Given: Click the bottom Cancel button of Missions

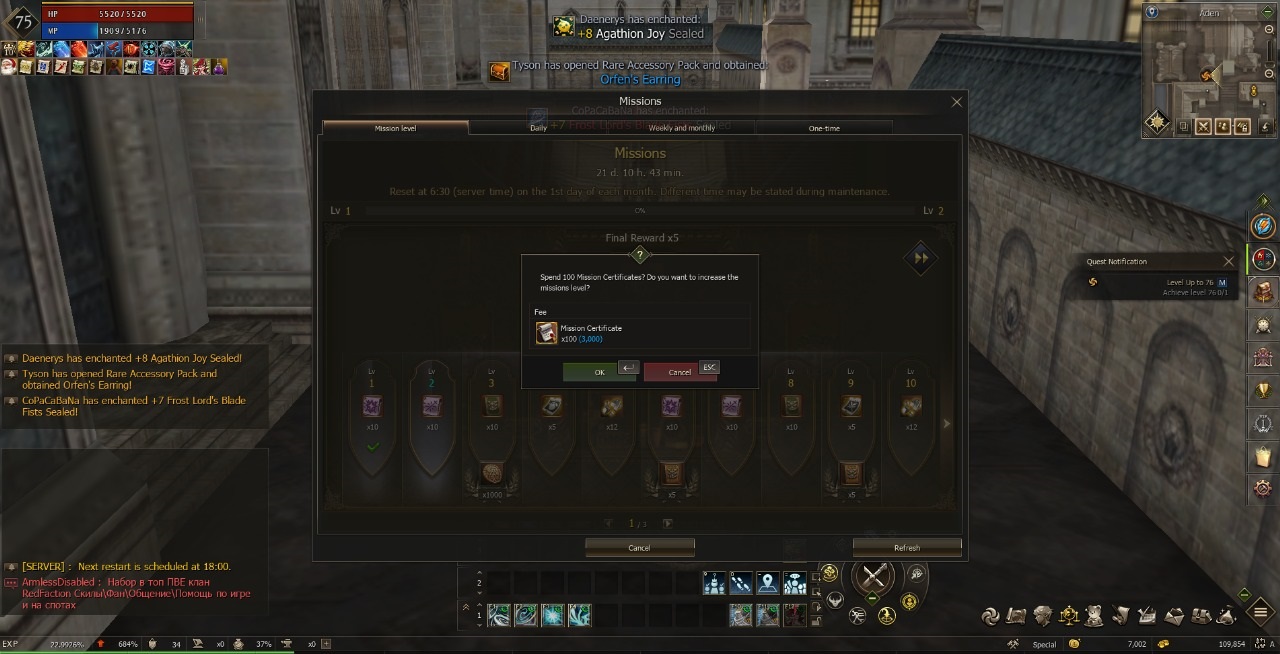Looking at the screenshot, I should (639, 547).
